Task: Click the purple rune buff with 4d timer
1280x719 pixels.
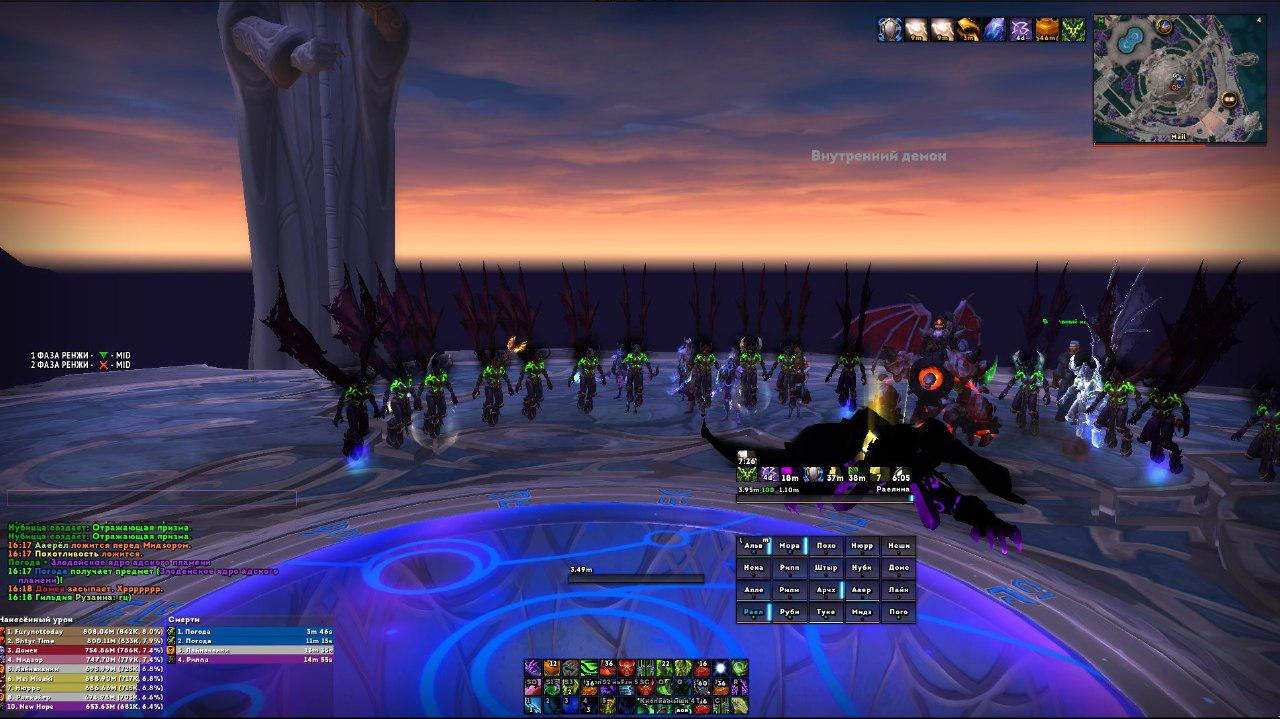Action: [1020, 30]
